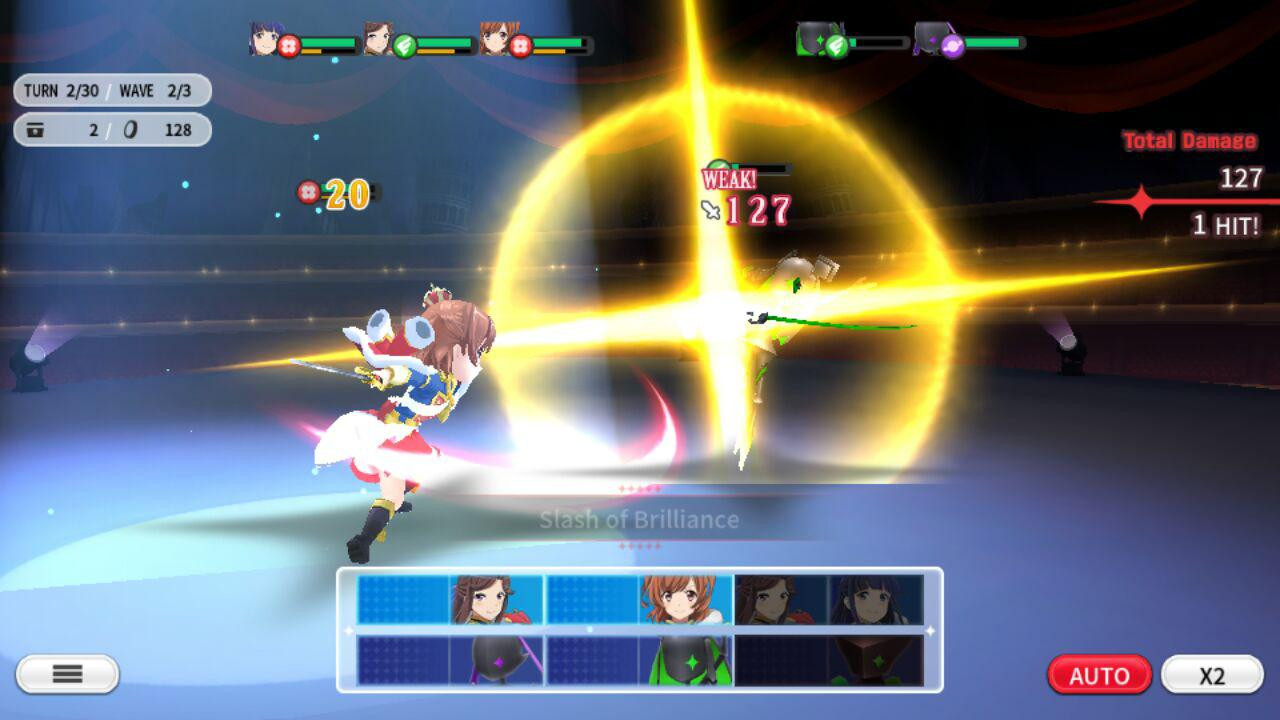Switch battle speed with the X2 button

(x=1211, y=675)
